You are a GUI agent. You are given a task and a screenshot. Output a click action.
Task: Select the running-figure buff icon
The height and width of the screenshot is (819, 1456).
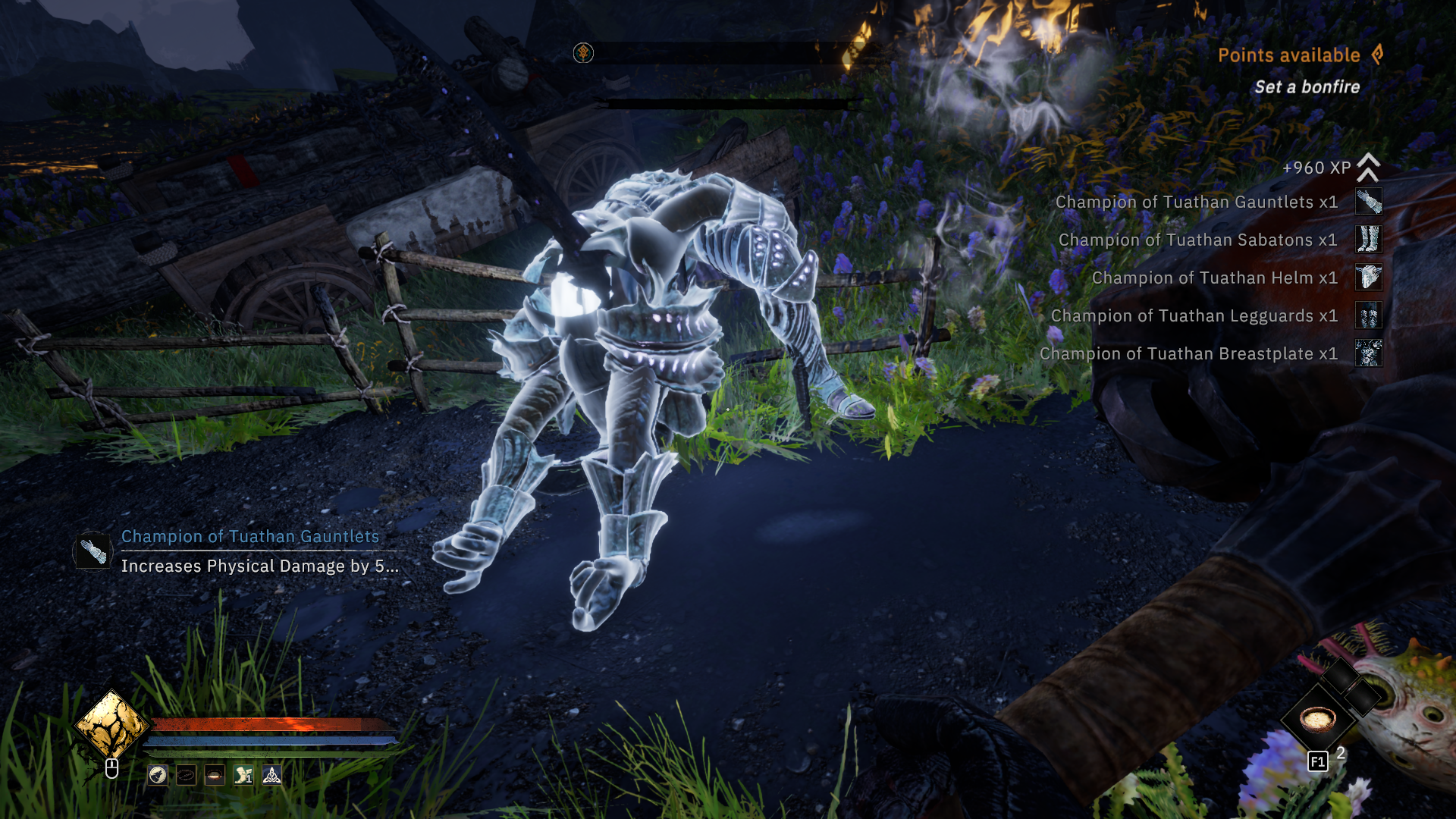243,775
